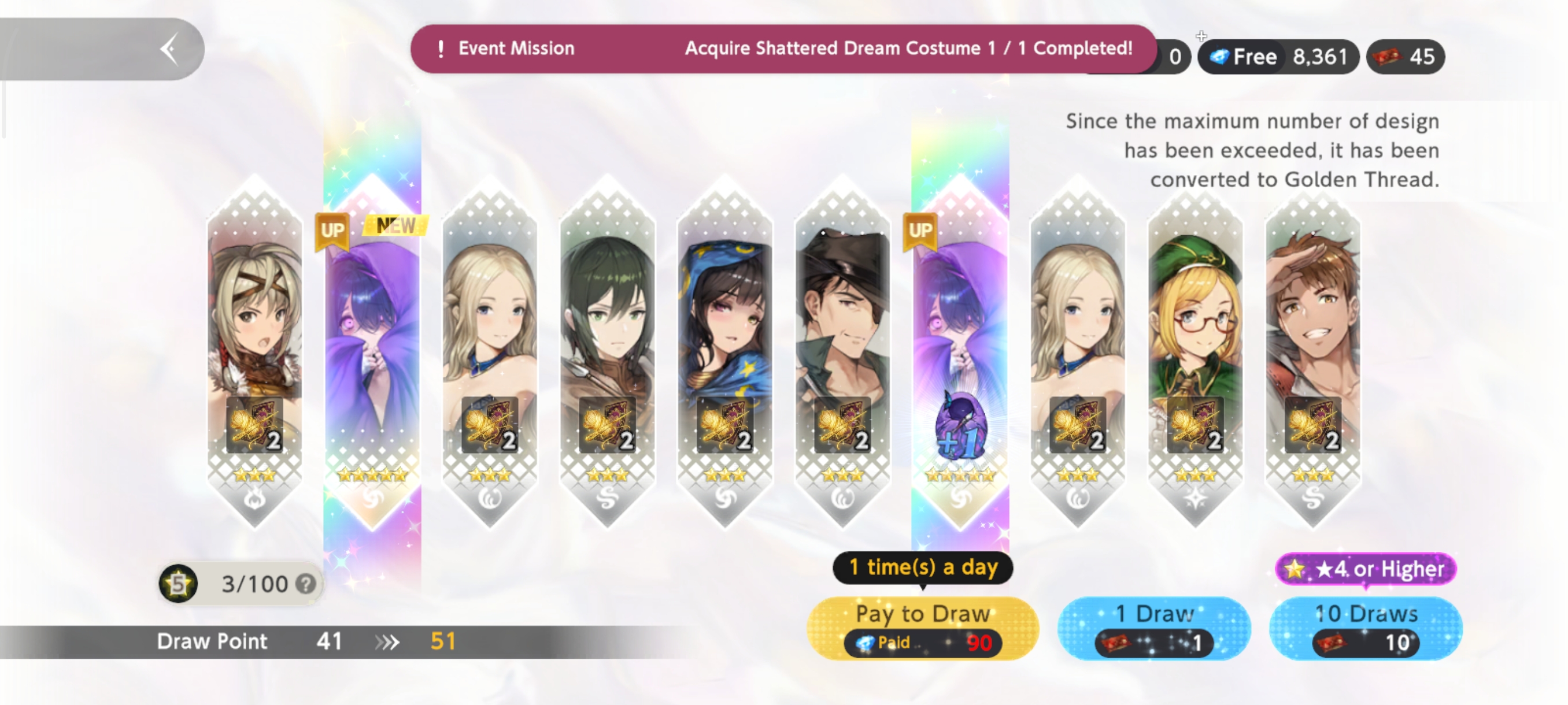The width and height of the screenshot is (1568, 705).
Task: Open the Event Mission banner
Action: point(783,49)
